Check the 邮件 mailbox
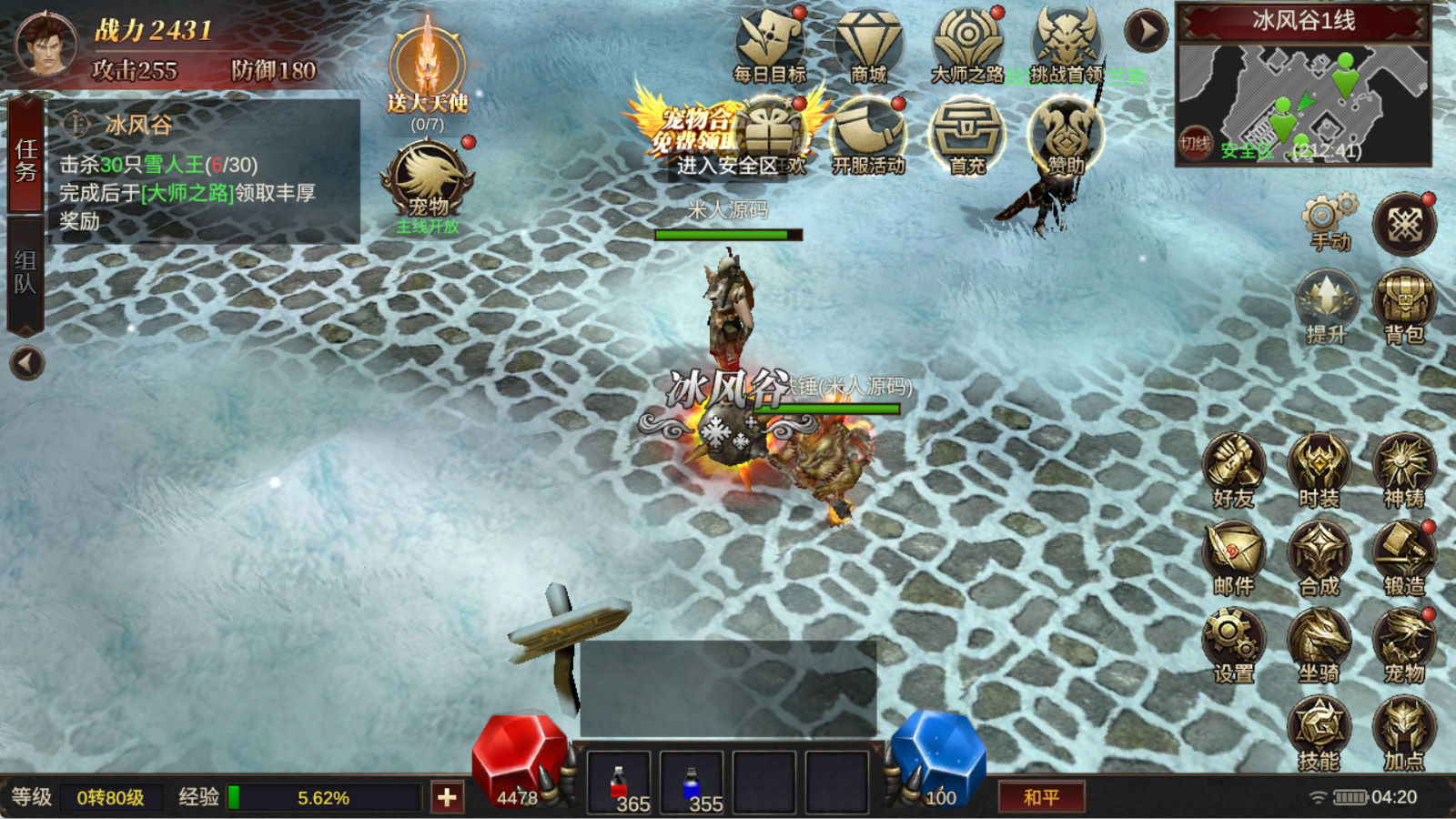This screenshot has height=819, width=1456. tap(1233, 558)
